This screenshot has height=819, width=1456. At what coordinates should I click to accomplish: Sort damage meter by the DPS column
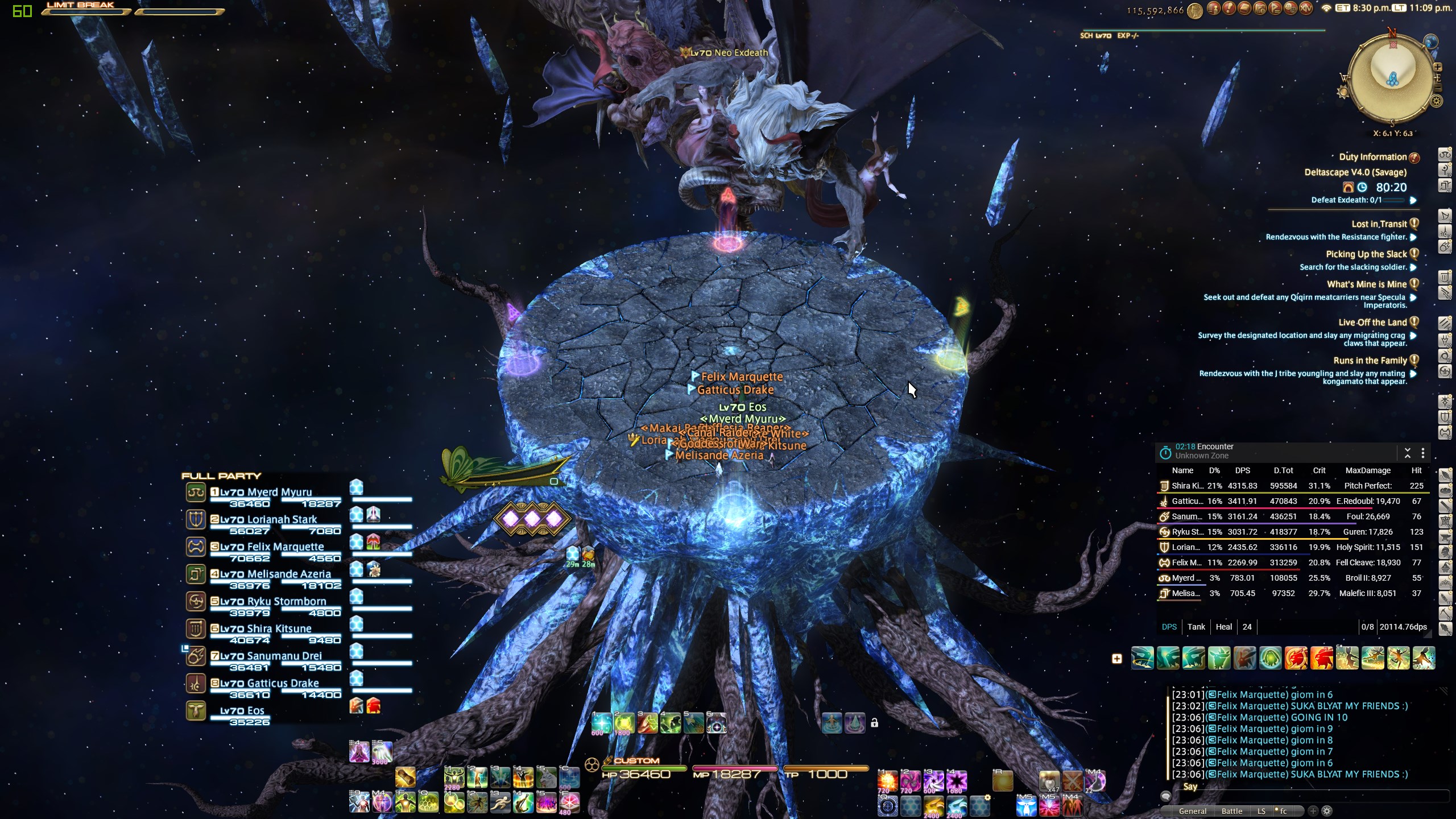[x=1242, y=470]
